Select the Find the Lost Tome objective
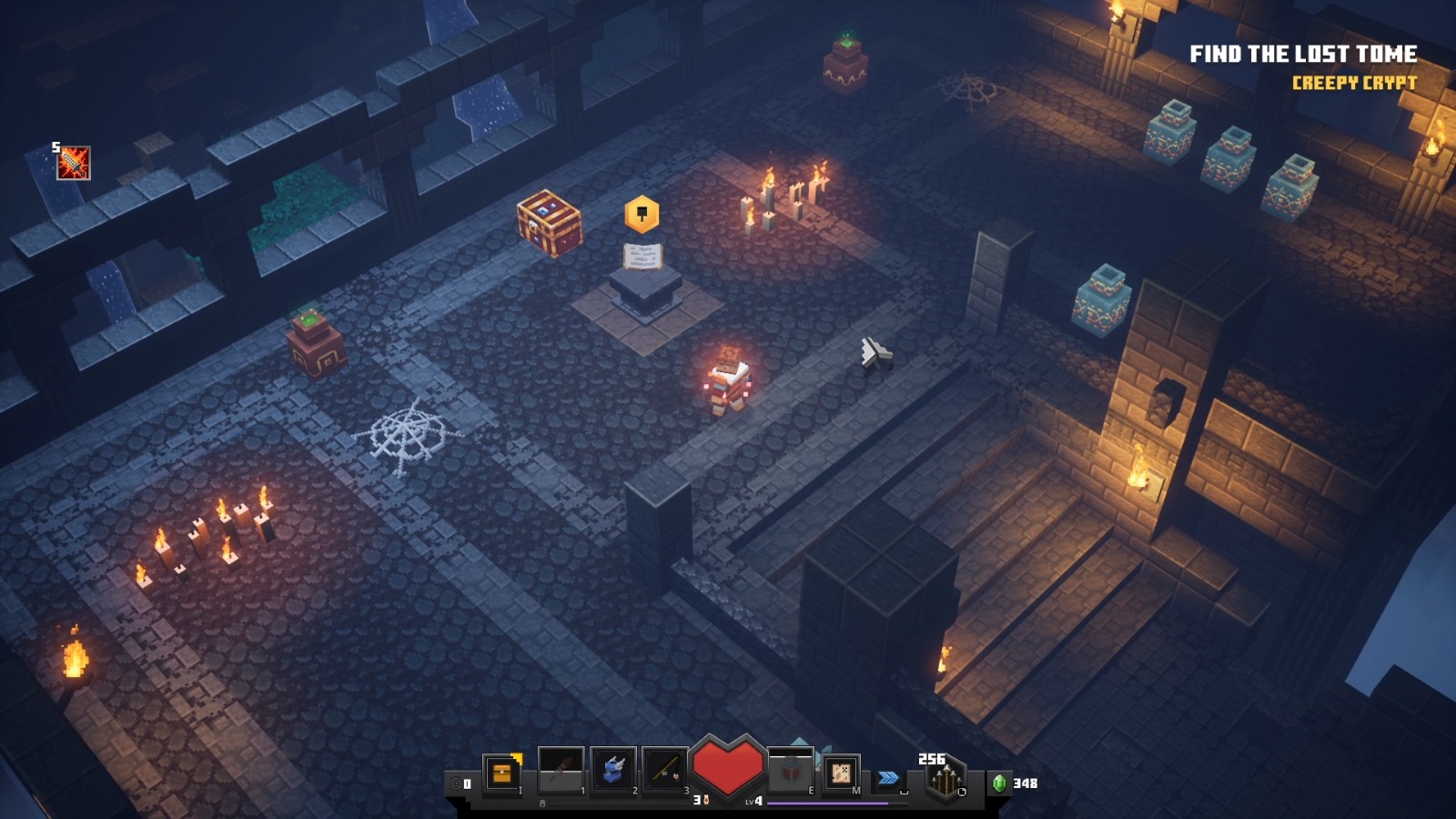This screenshot has width=1456, height=819. point(1302,55)
